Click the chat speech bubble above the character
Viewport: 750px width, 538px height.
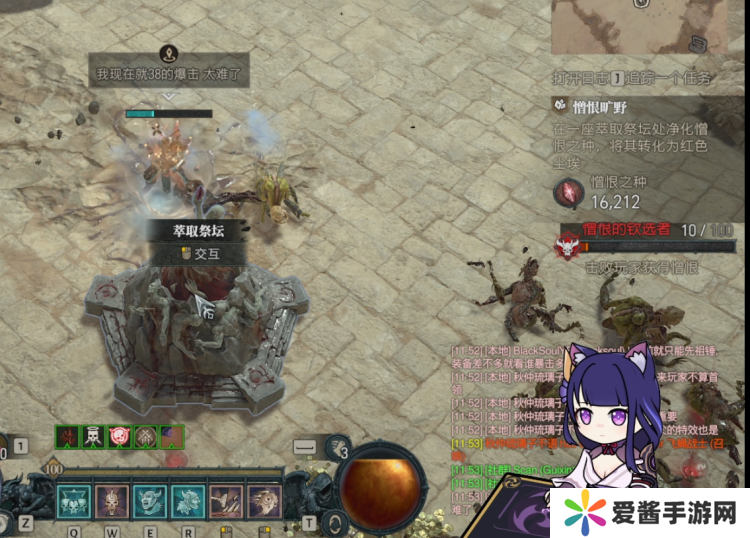169,73
